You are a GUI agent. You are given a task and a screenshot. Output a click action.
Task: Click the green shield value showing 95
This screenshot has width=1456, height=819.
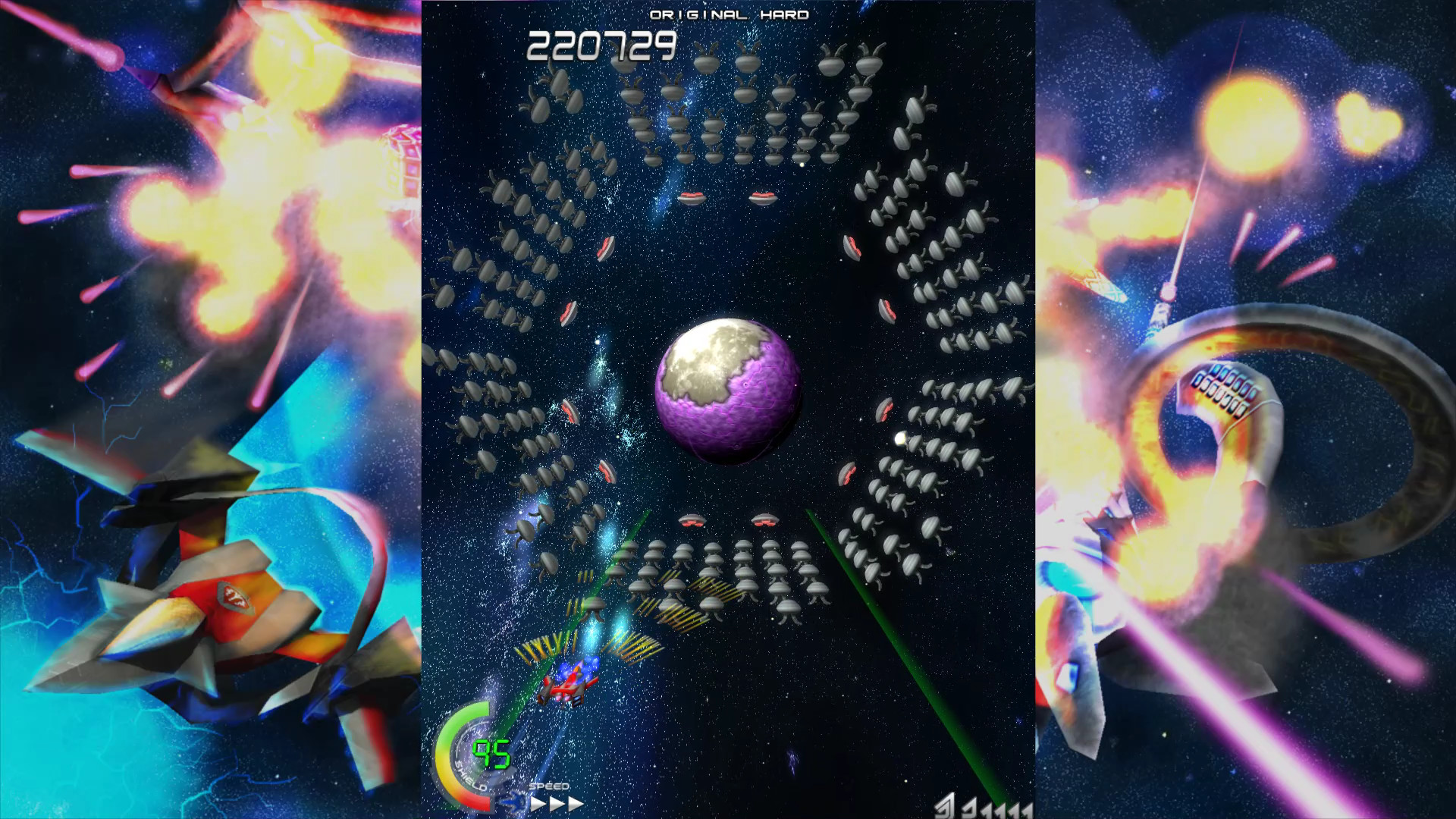point(491,754)
